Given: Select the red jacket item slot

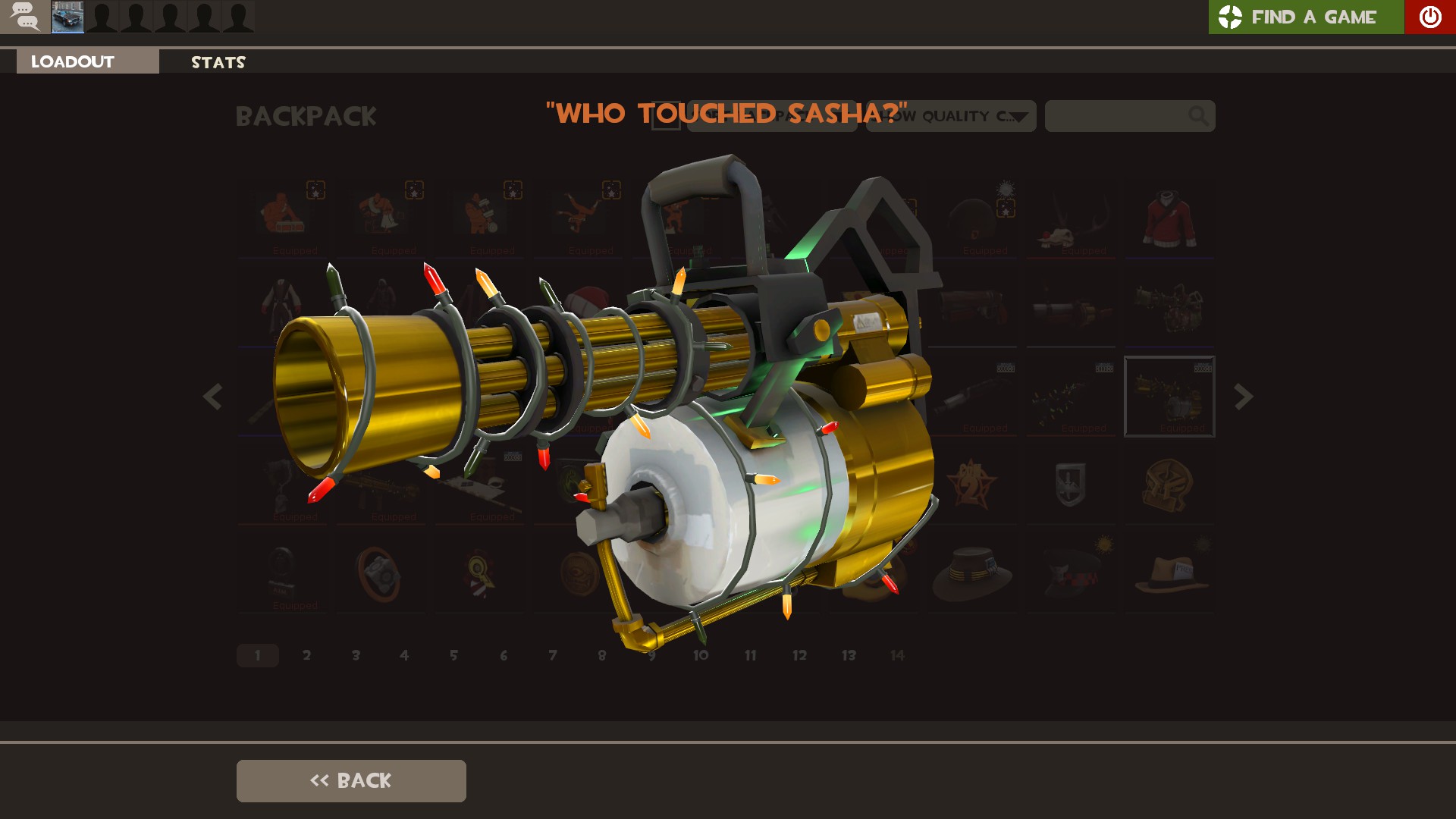Looking at the screenshot, I should click(1169, 219).
